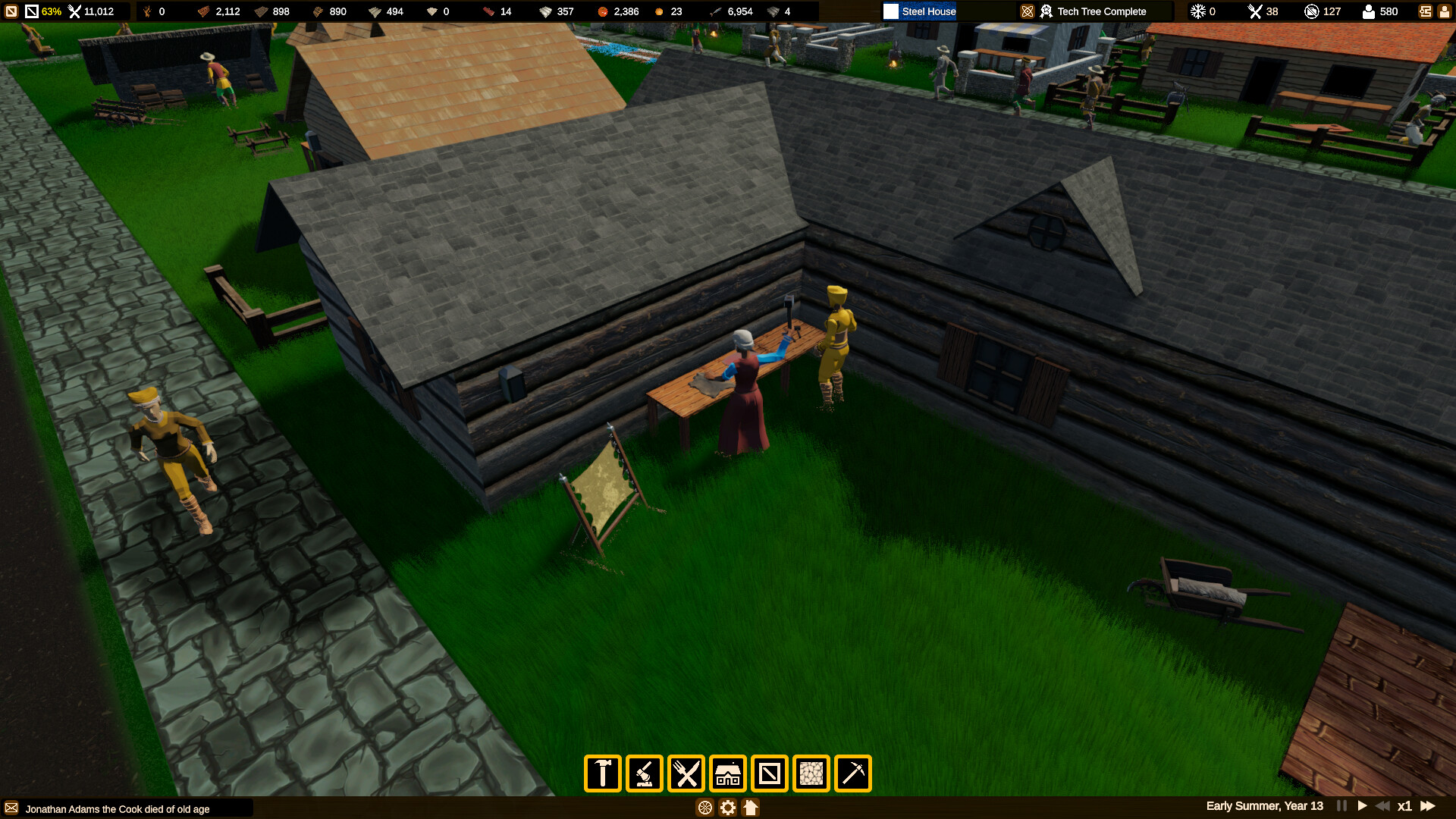1456x819 pixels.
Task: Click the fast forward speed button
Action: pyautogui.click(x=1429, y=806)
